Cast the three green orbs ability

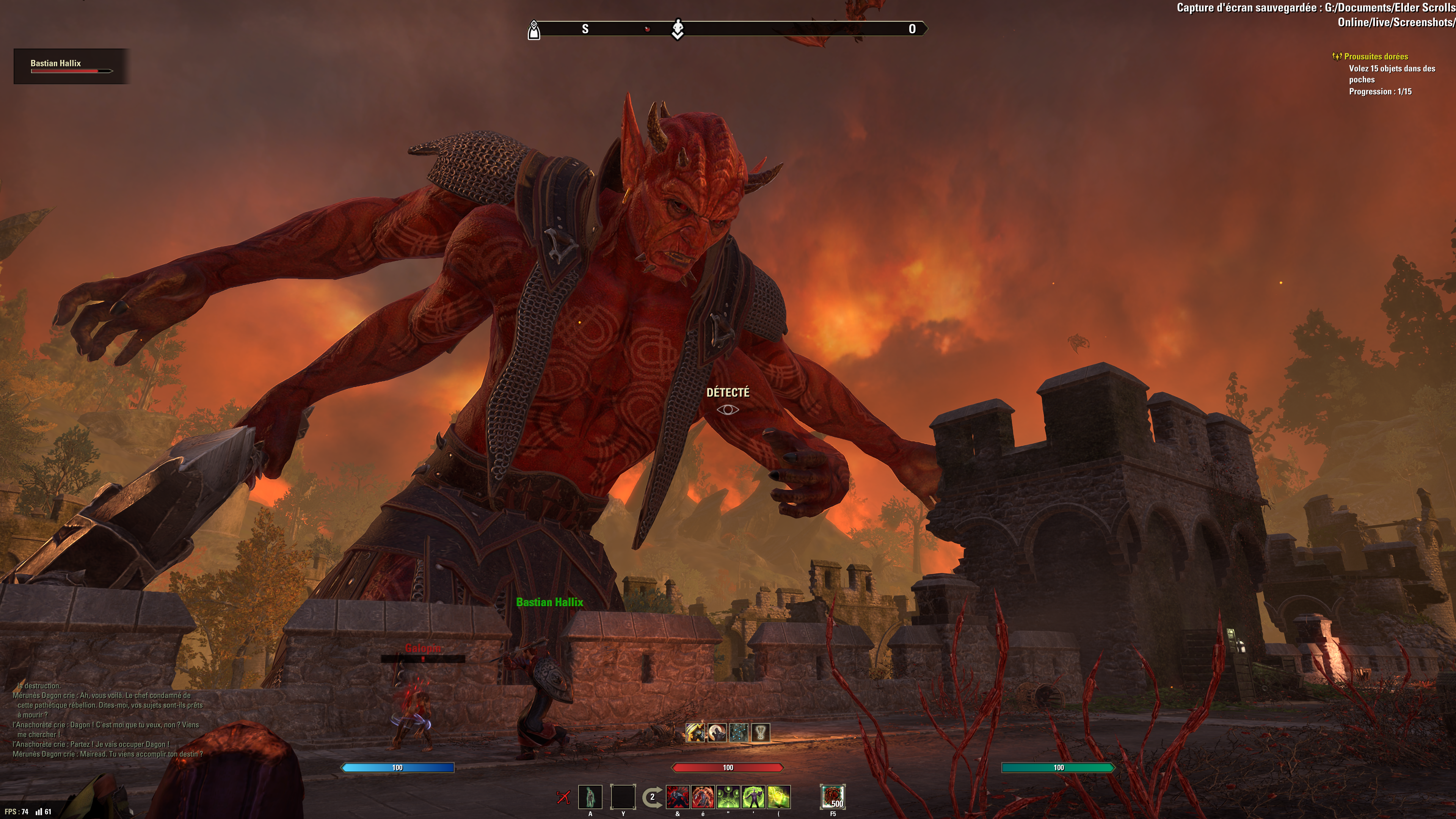click(x=728, y=797)
